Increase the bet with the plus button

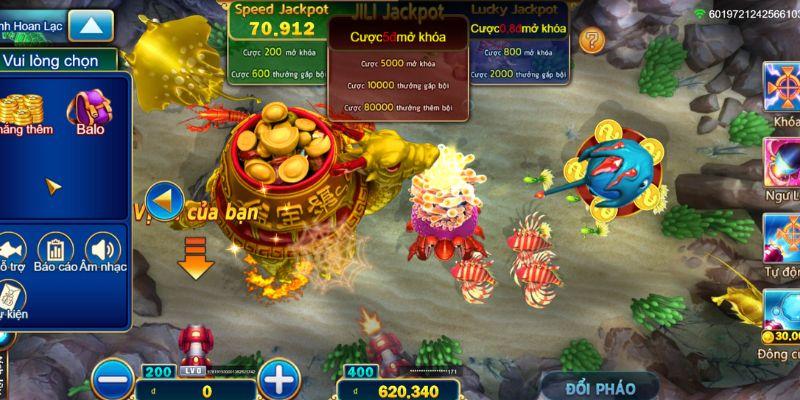tap(282, 379)
